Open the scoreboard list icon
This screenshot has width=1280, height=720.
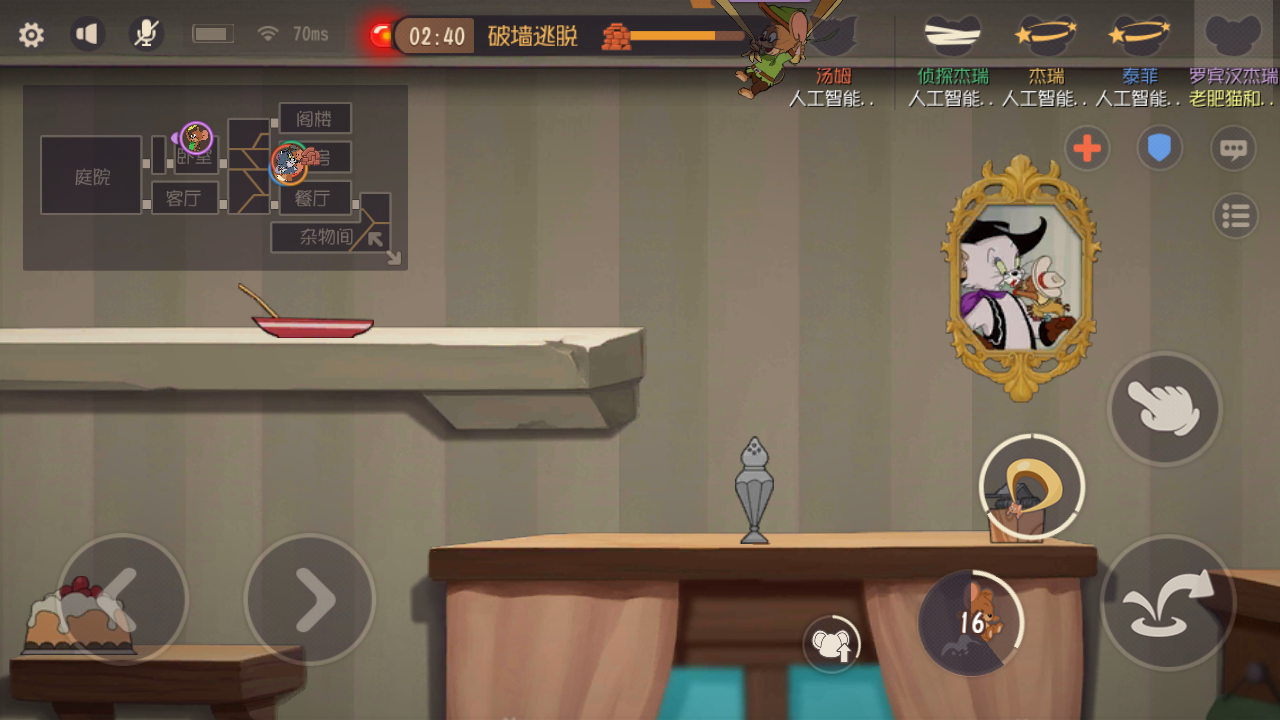tap(1234, 216)
